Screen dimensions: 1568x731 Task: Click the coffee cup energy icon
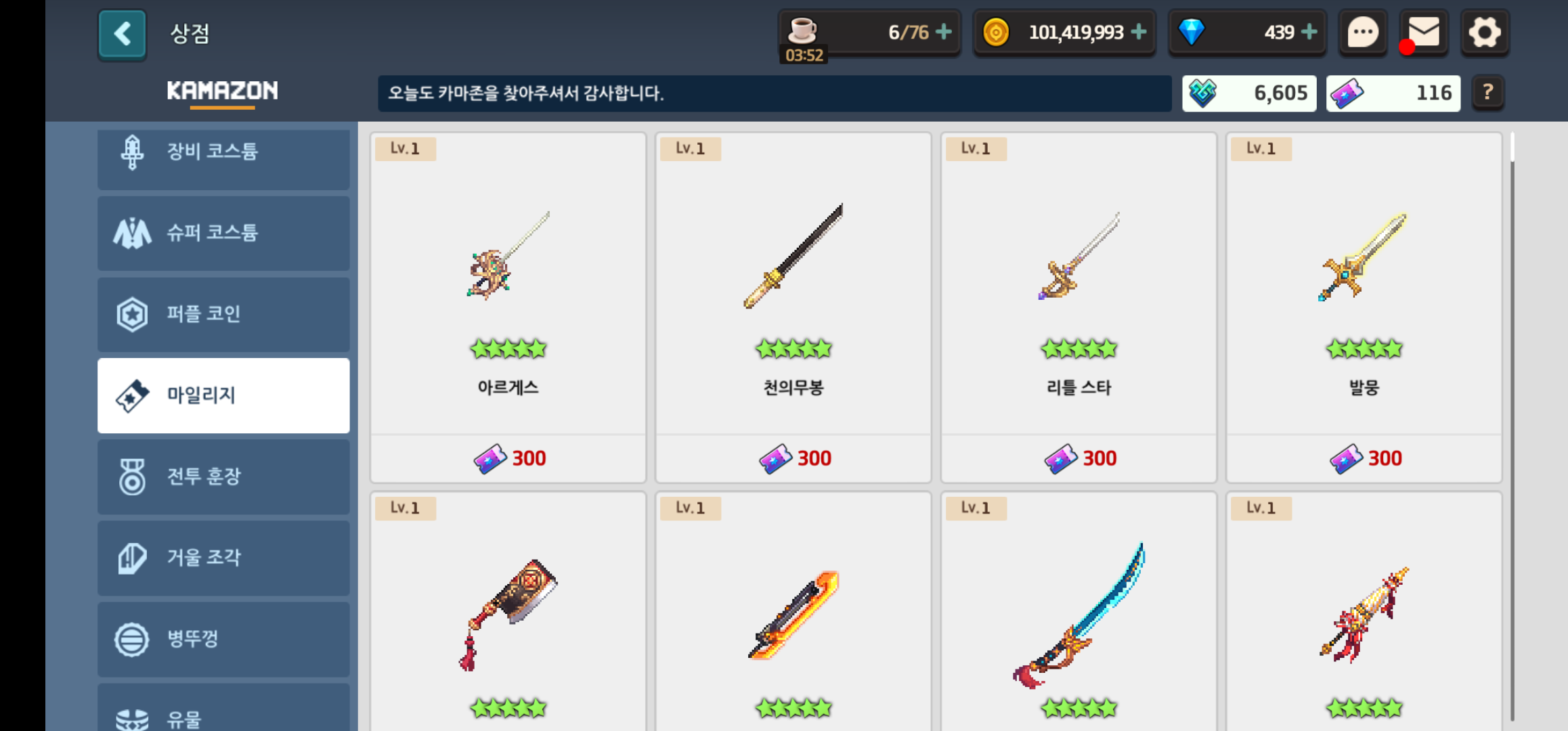(x=802, y=30)
